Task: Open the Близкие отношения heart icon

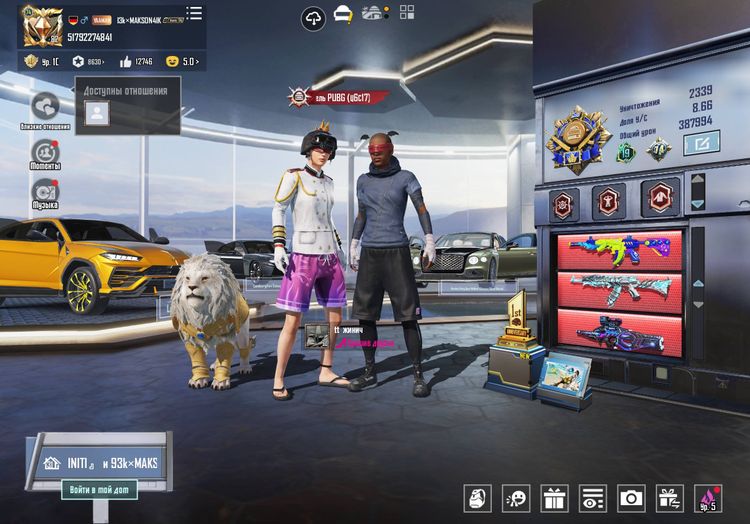Action: (x=45, y=106)
